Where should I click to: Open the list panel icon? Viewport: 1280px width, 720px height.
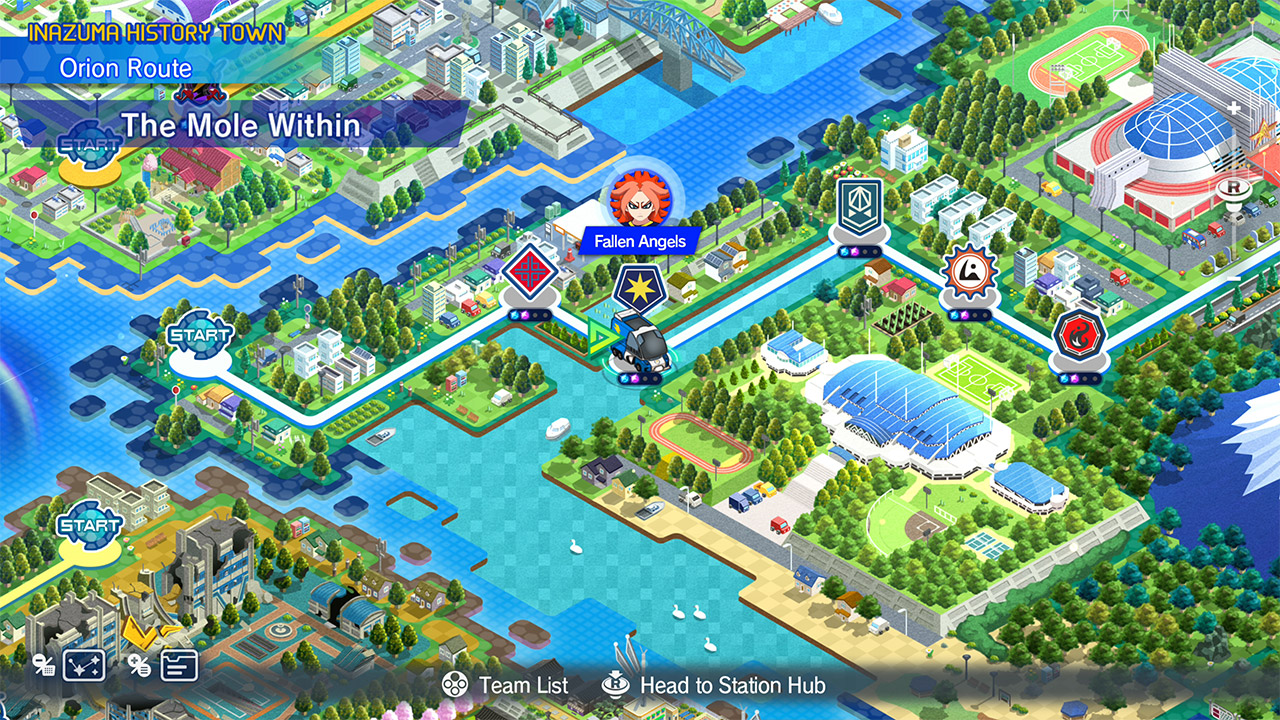pyautogui.click(x=179, y=665)
